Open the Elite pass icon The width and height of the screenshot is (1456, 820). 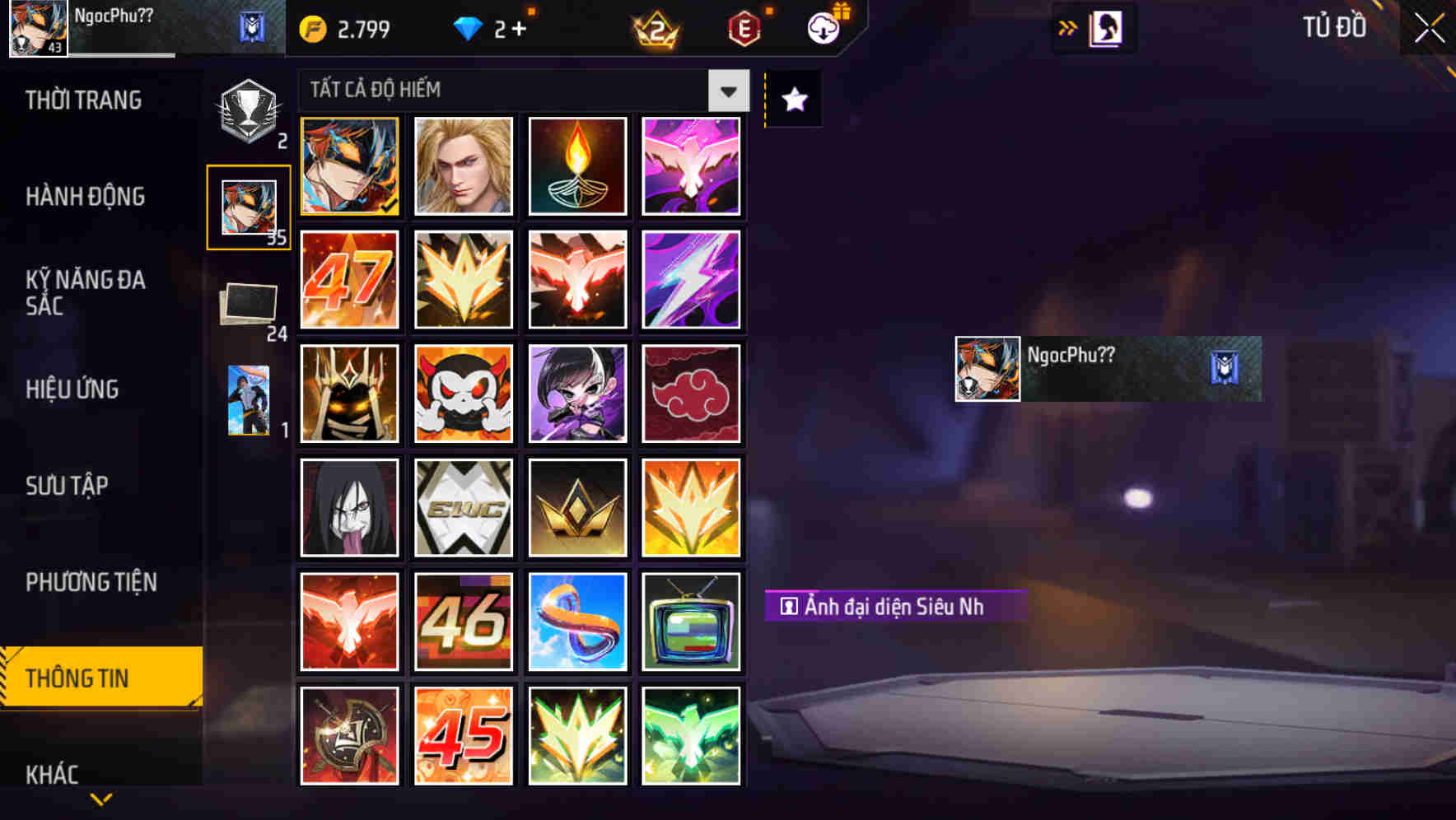pos(745,27)
